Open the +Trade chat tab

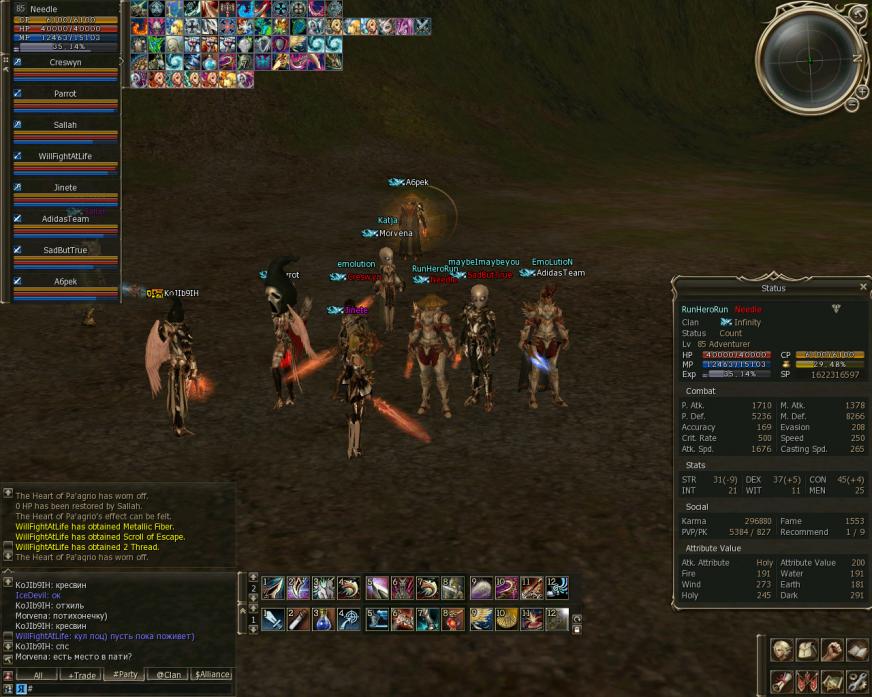(82, 675)
